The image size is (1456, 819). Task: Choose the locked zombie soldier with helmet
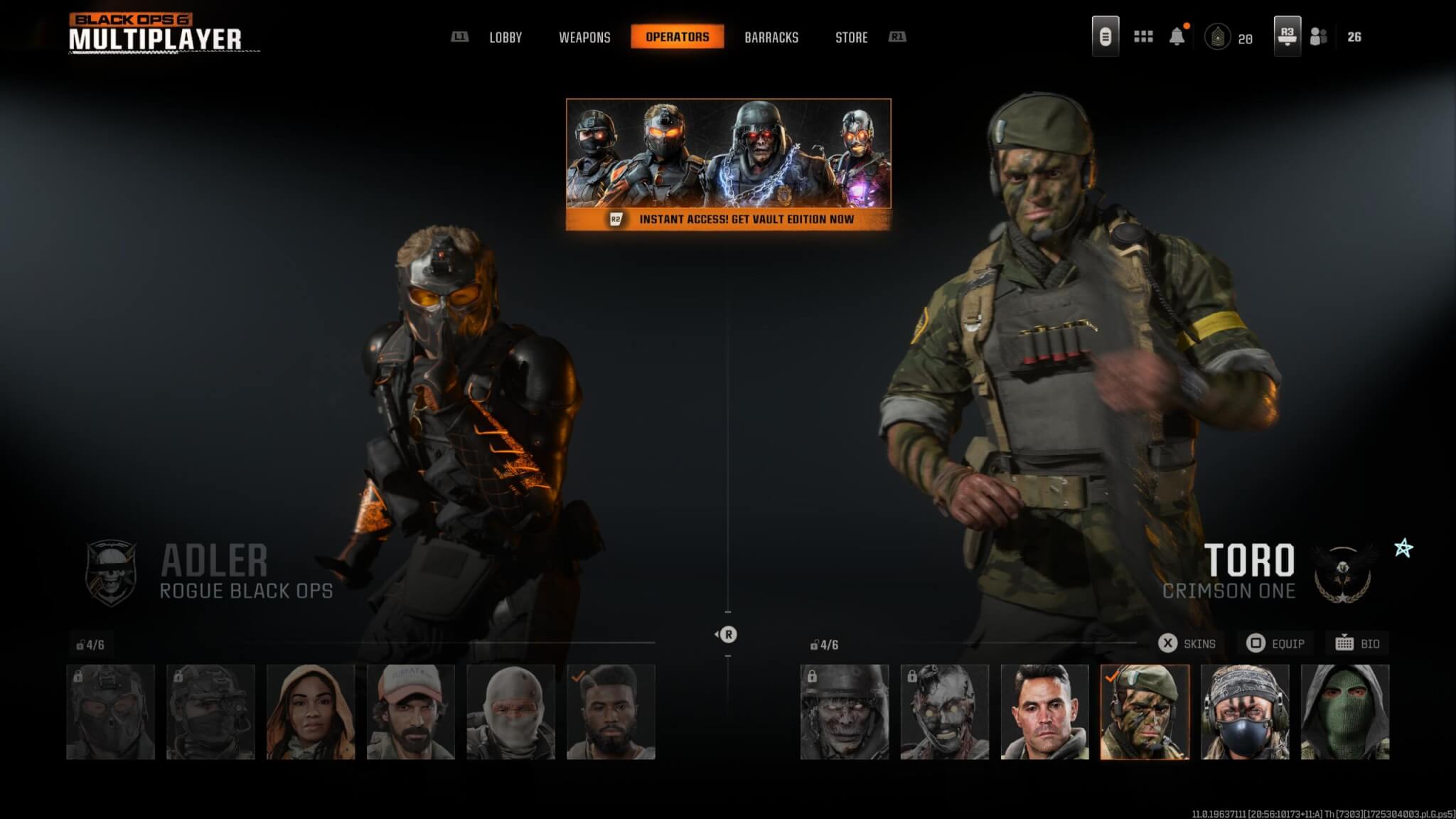(845, 712)
